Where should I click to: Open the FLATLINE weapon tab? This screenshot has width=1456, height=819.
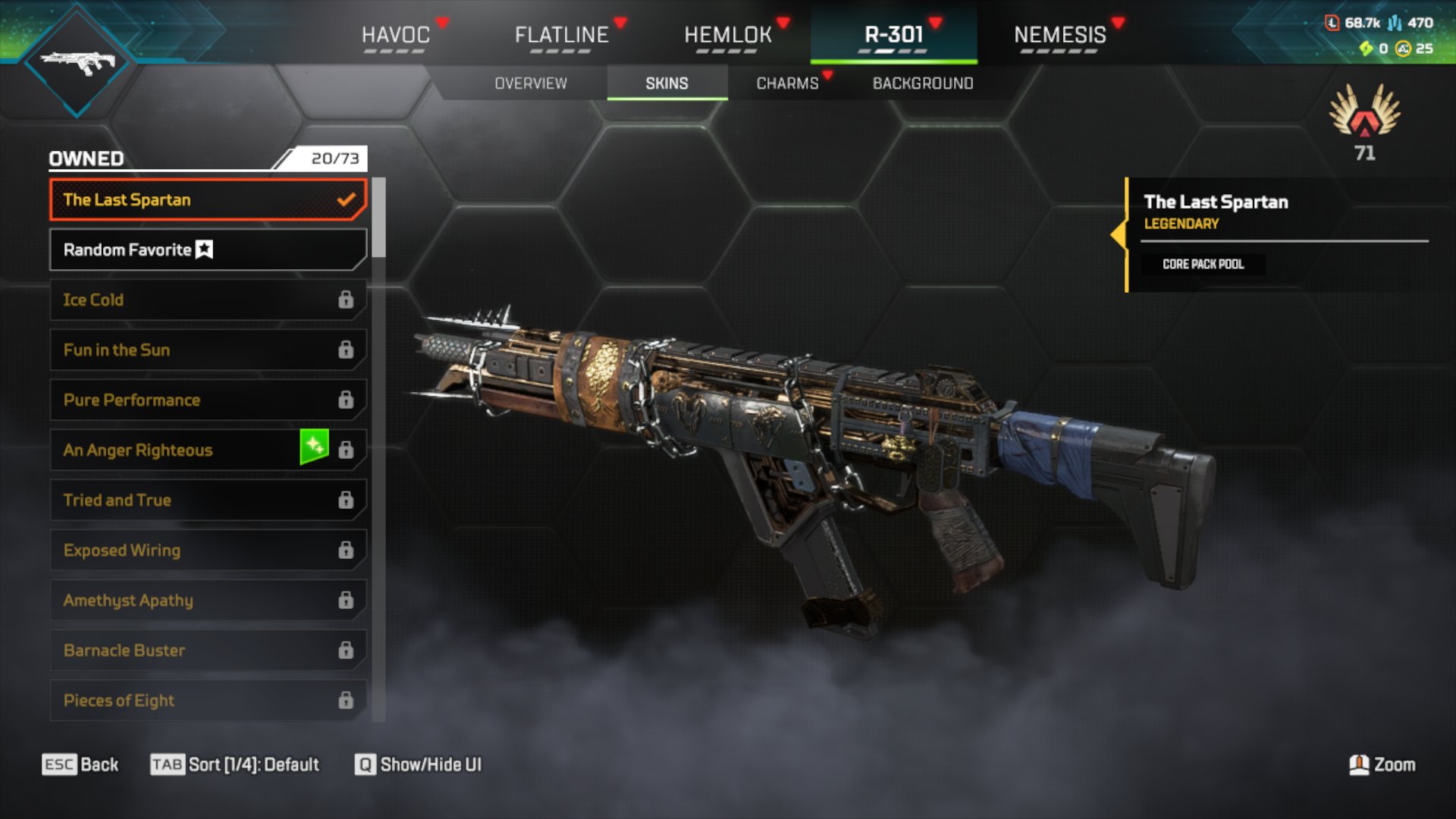click(x=561, y=35)
